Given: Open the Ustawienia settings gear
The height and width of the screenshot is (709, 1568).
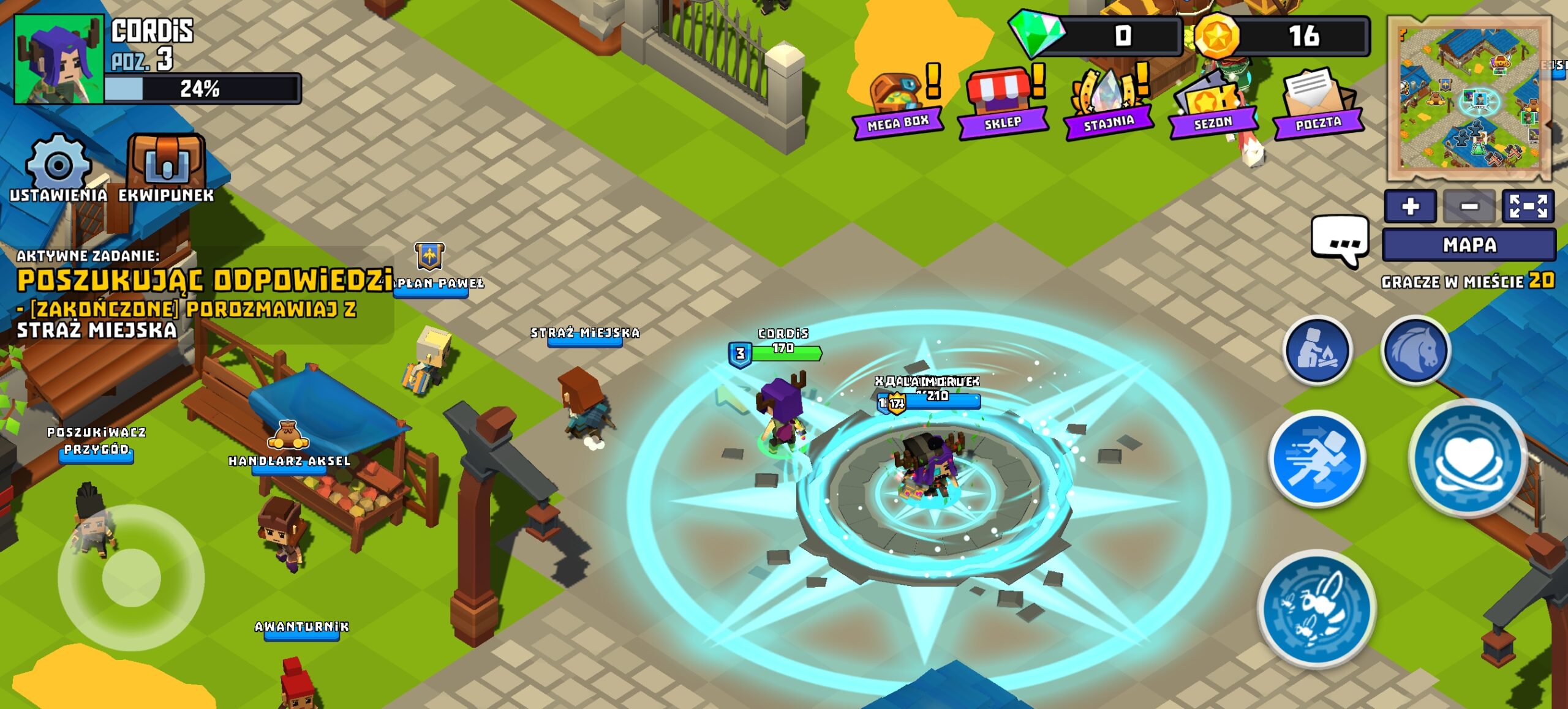Looking at the screenshot, I should point(58,166).
